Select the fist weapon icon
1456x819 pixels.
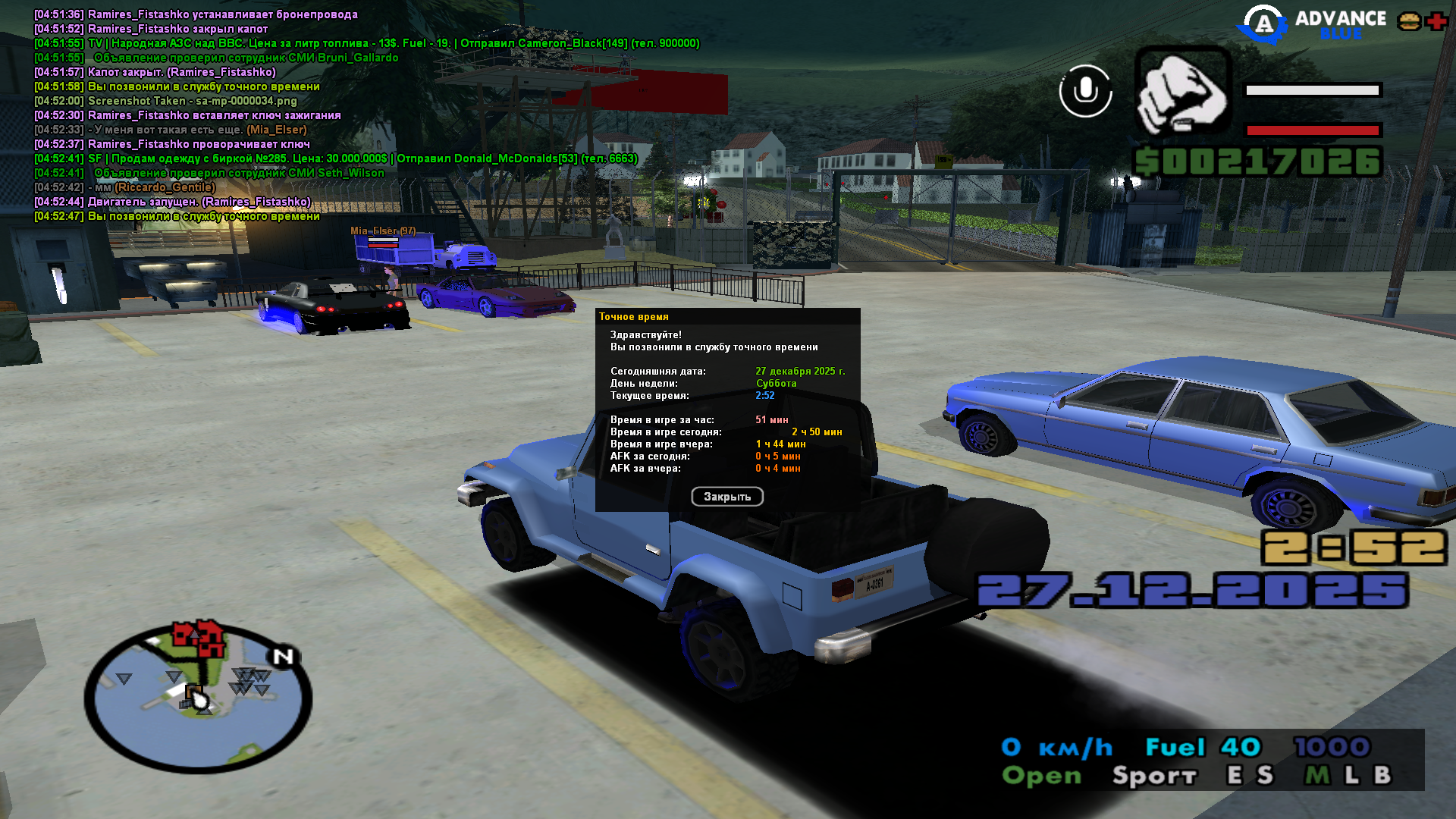click(1181, 91)
